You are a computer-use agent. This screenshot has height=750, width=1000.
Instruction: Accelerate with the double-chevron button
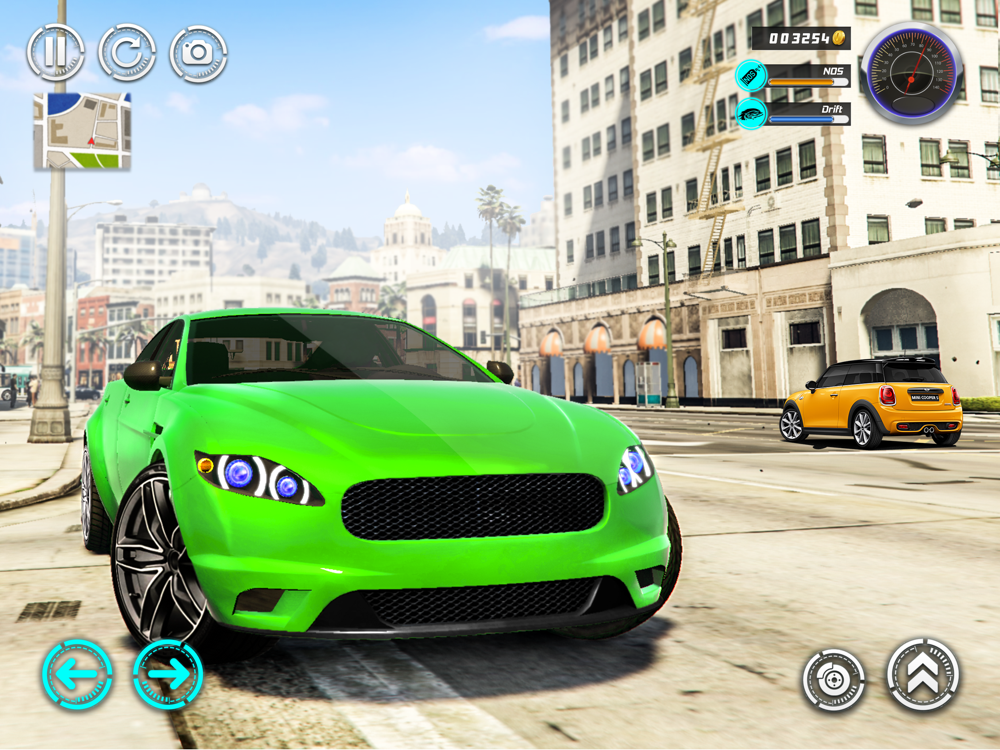point(922,674)
